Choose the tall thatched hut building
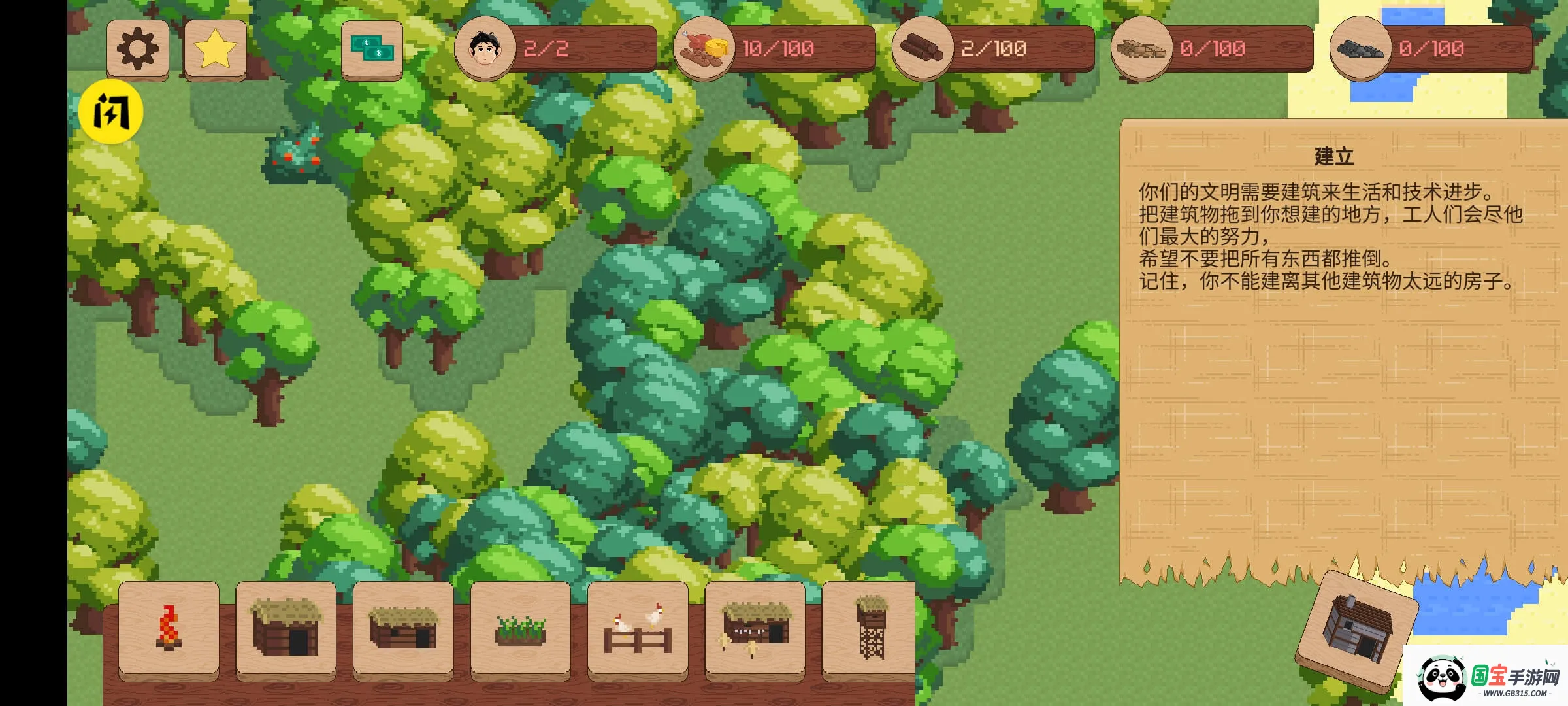The image size is (1568, 706). pyautogui.click(x=286, y=629)
